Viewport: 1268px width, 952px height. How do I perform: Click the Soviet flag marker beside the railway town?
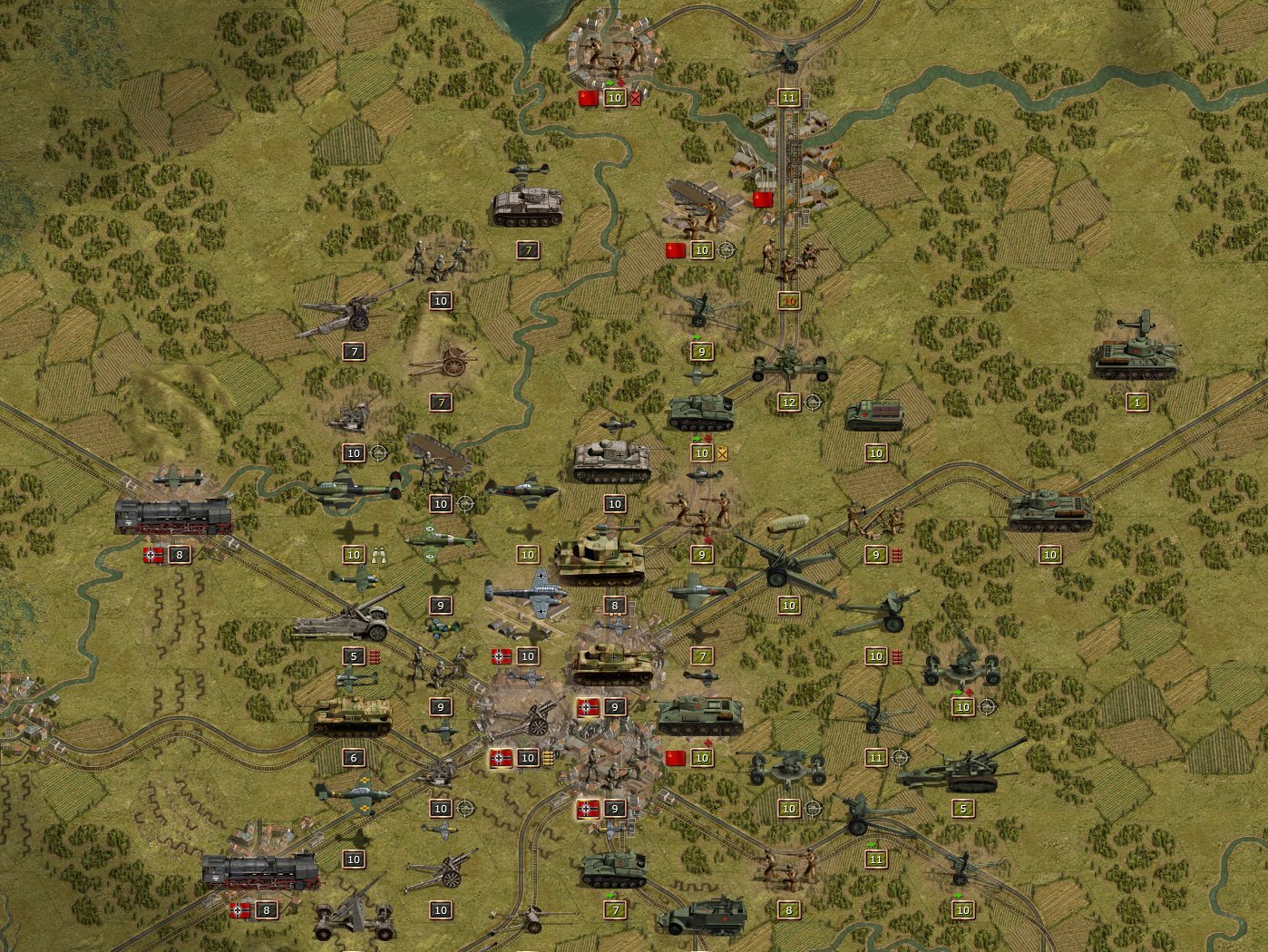pos(762,199)
